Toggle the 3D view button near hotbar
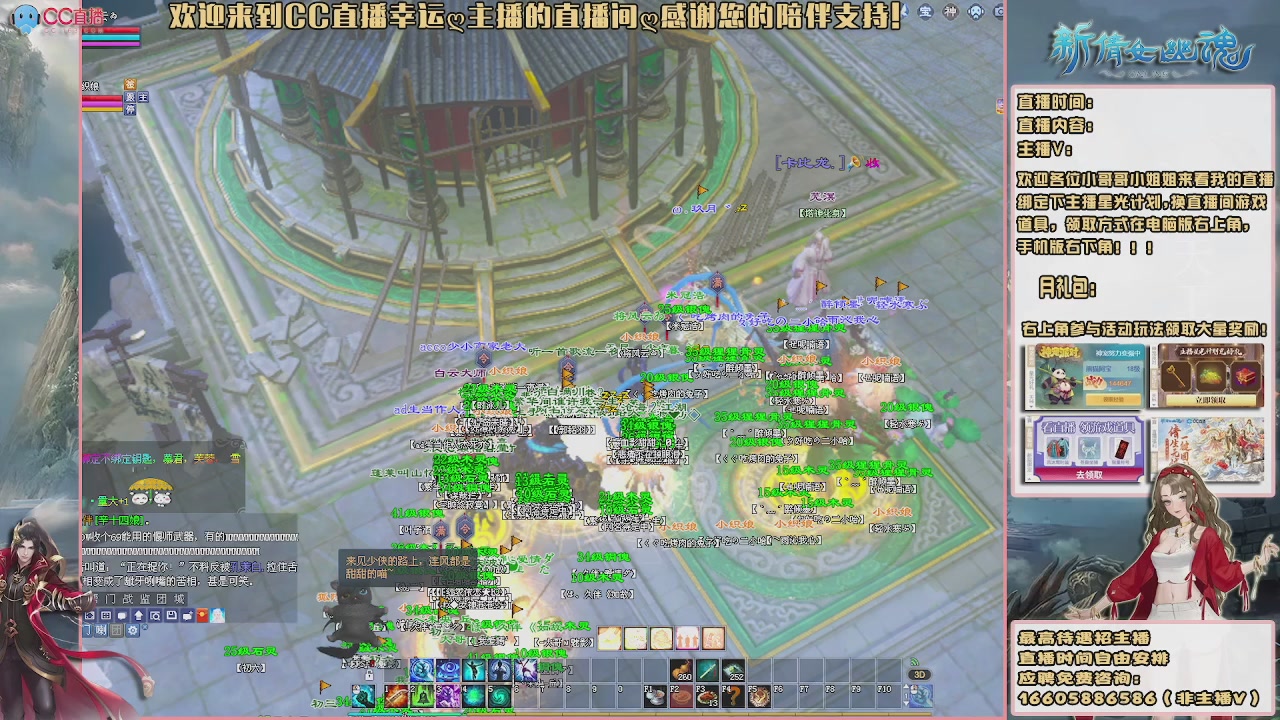 tap(919, 674)
